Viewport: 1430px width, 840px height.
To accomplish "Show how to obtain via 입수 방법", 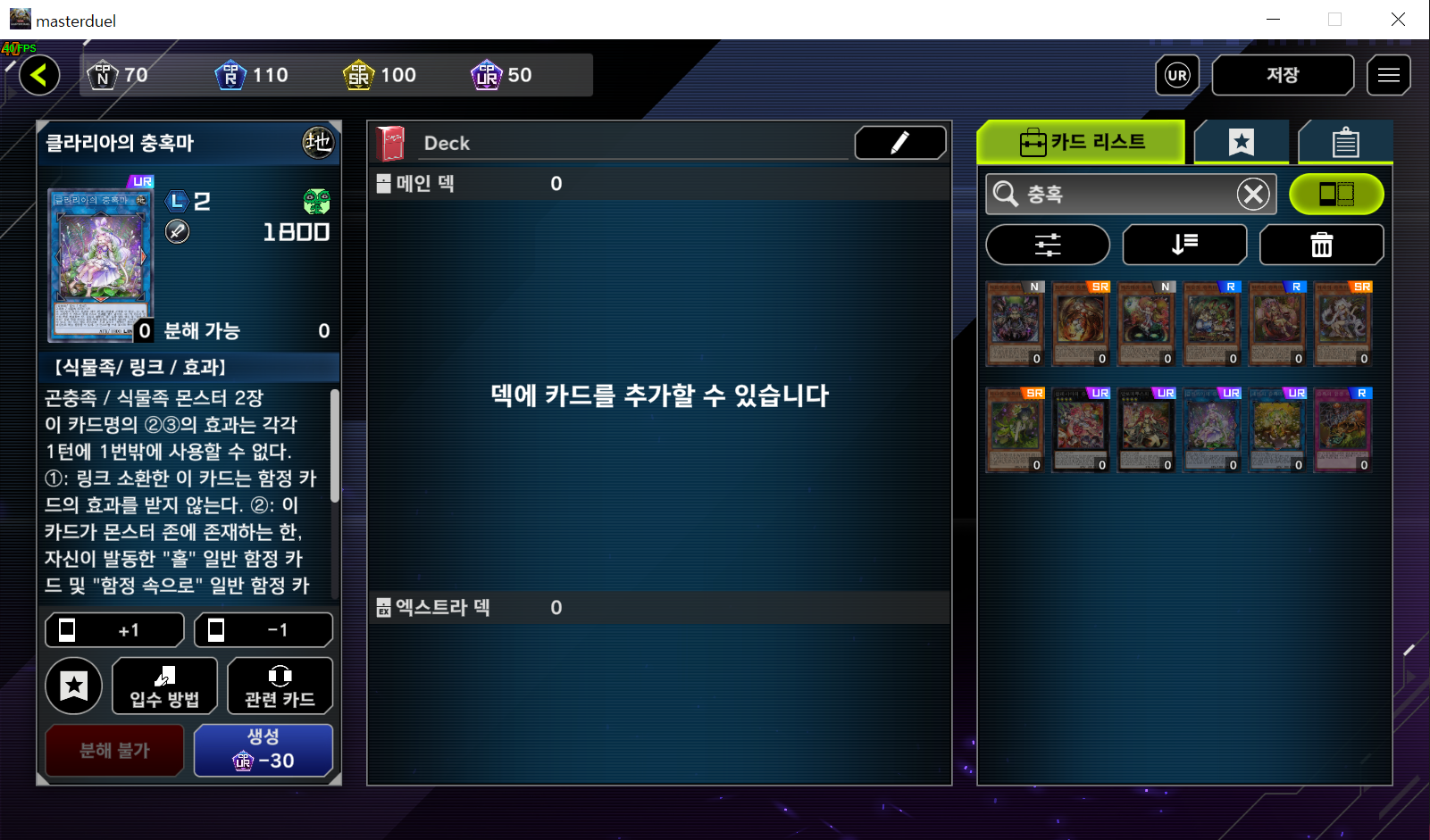I will [x=164, y=686].
